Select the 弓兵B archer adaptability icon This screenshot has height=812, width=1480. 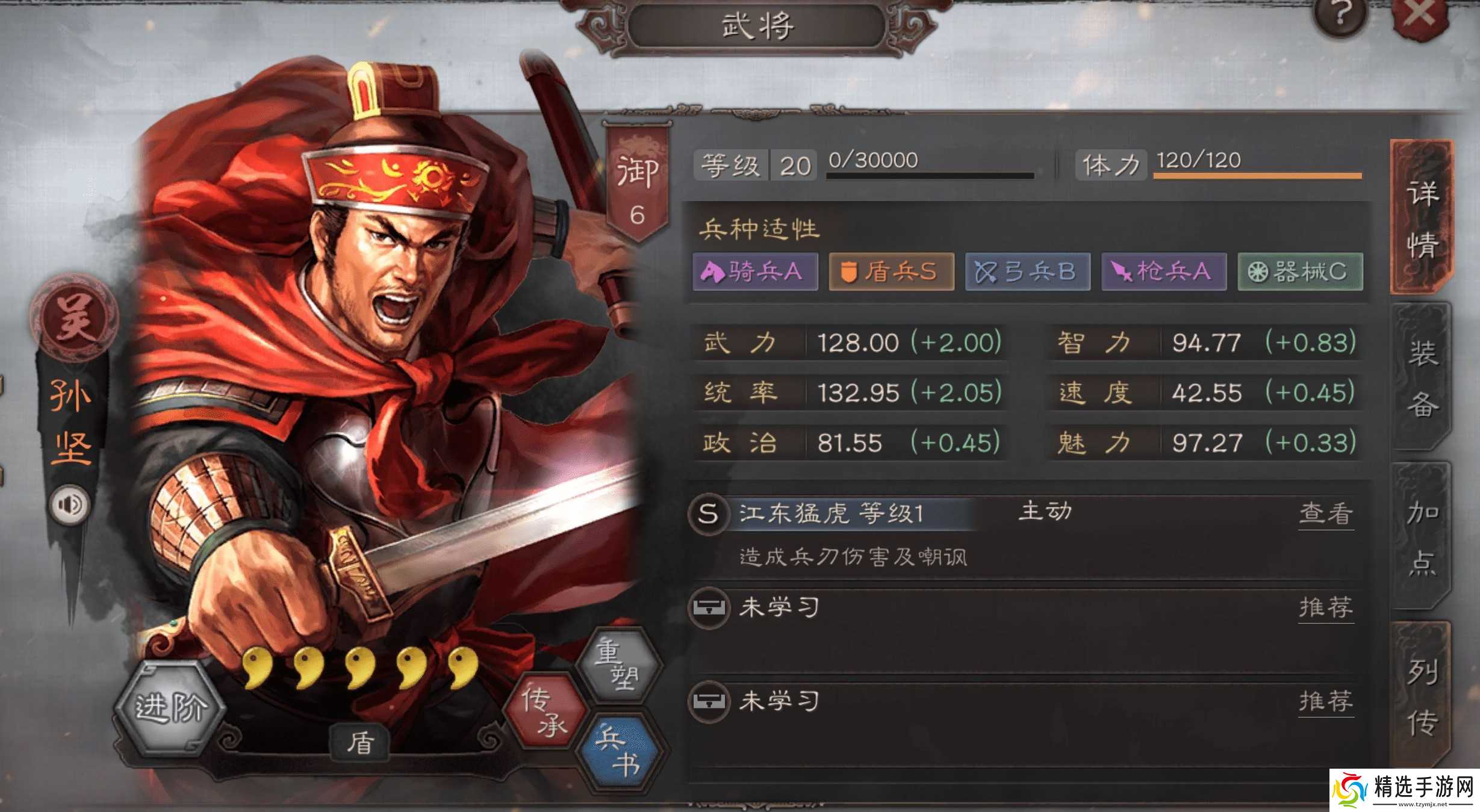pyautogui.click(x=1027, y=272)
